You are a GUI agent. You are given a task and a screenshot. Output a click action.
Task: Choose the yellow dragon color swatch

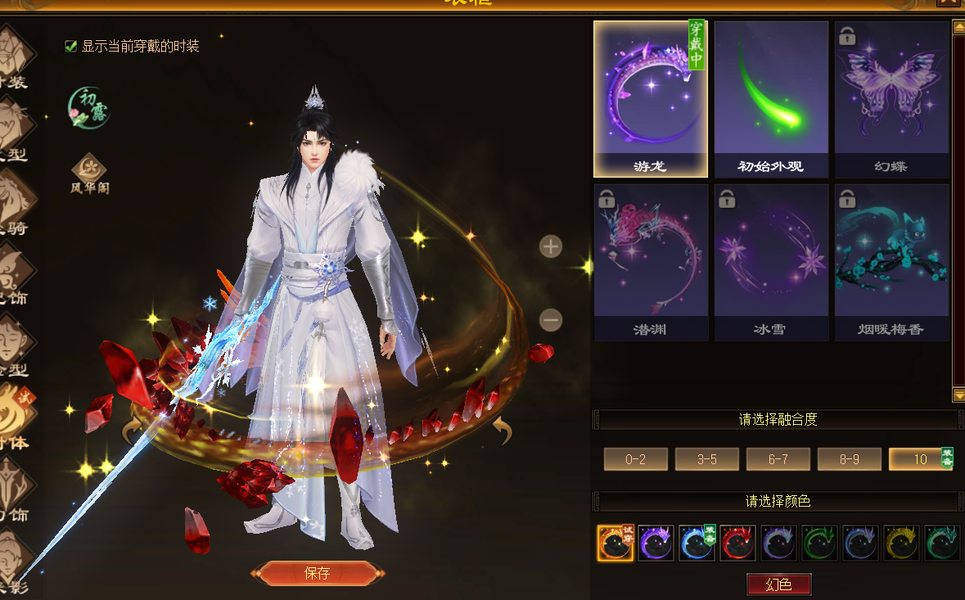pos(900,543)
